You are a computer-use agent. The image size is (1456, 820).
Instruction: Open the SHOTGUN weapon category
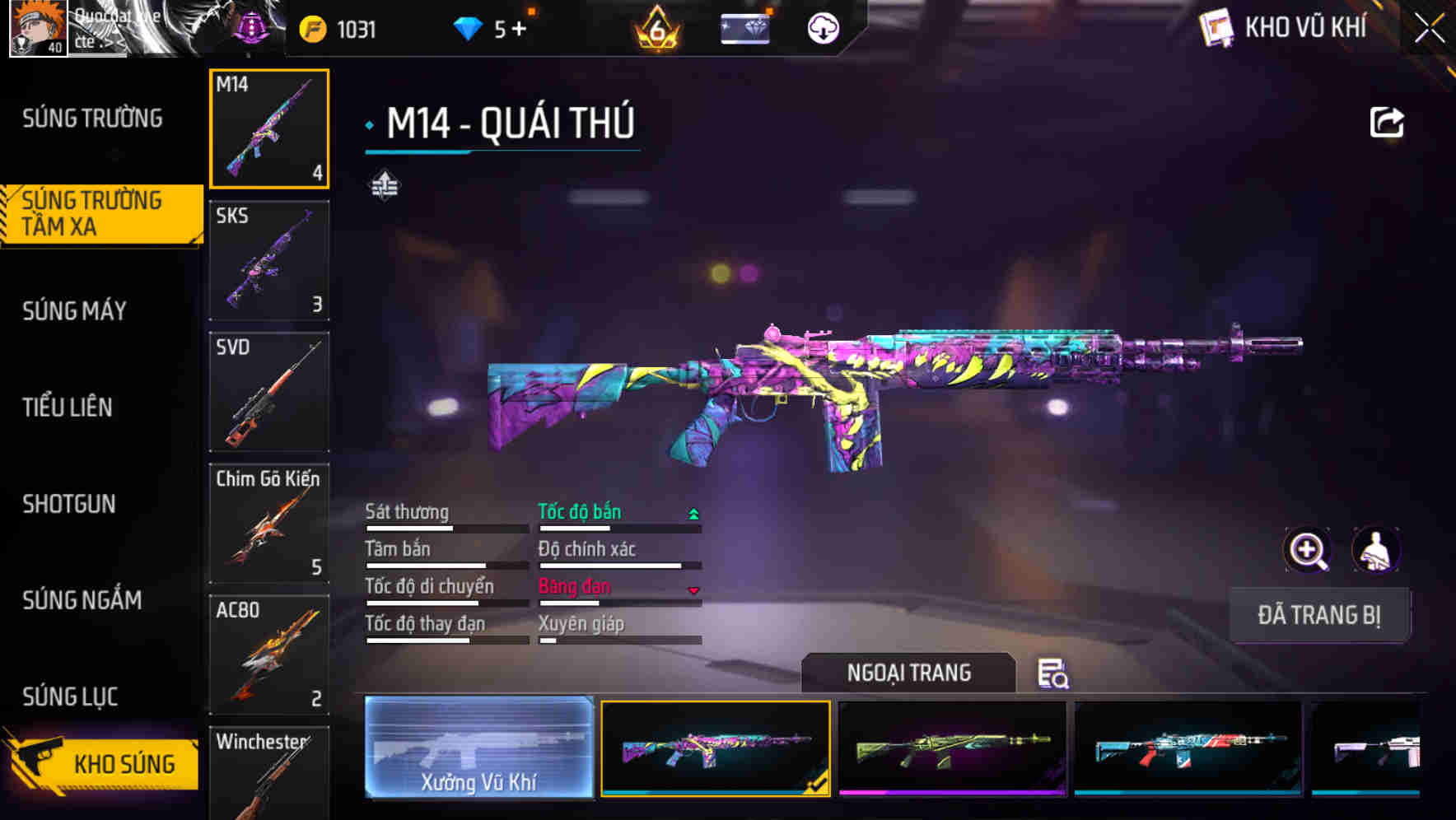coord(69,504)
